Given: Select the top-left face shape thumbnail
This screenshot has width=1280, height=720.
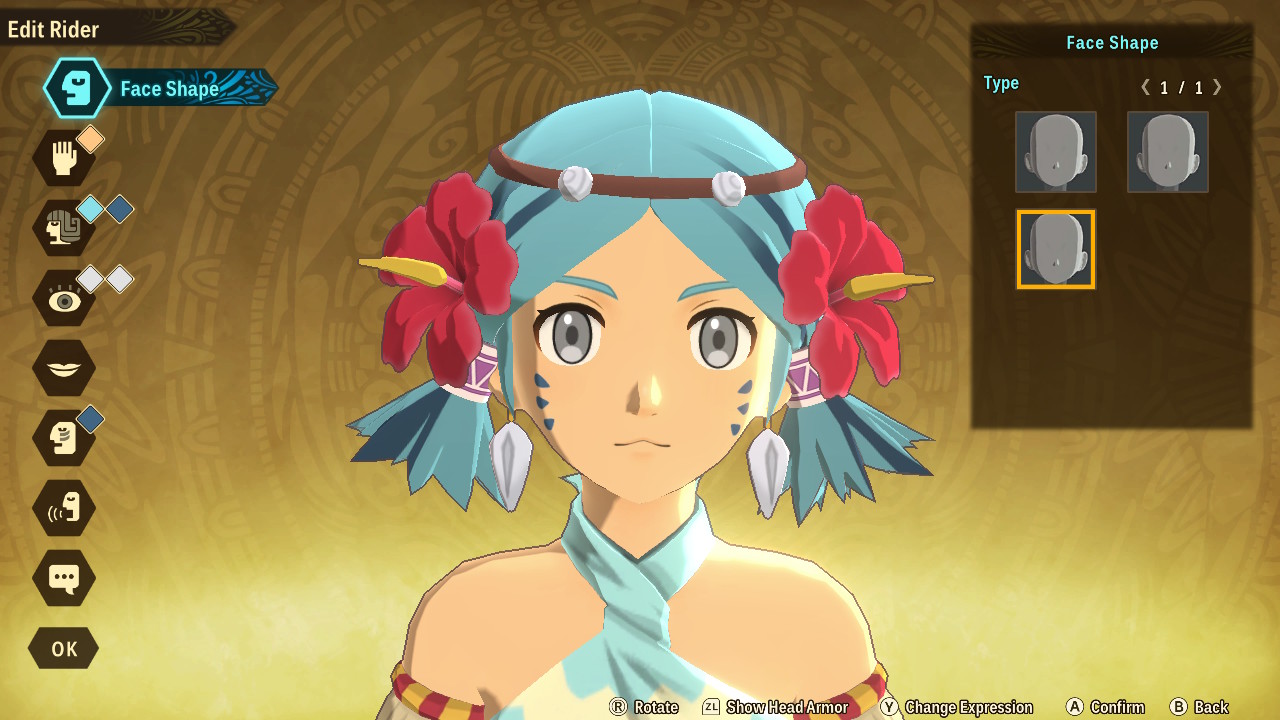Looking at the screenshot, I should click(x=1056, y=152).
